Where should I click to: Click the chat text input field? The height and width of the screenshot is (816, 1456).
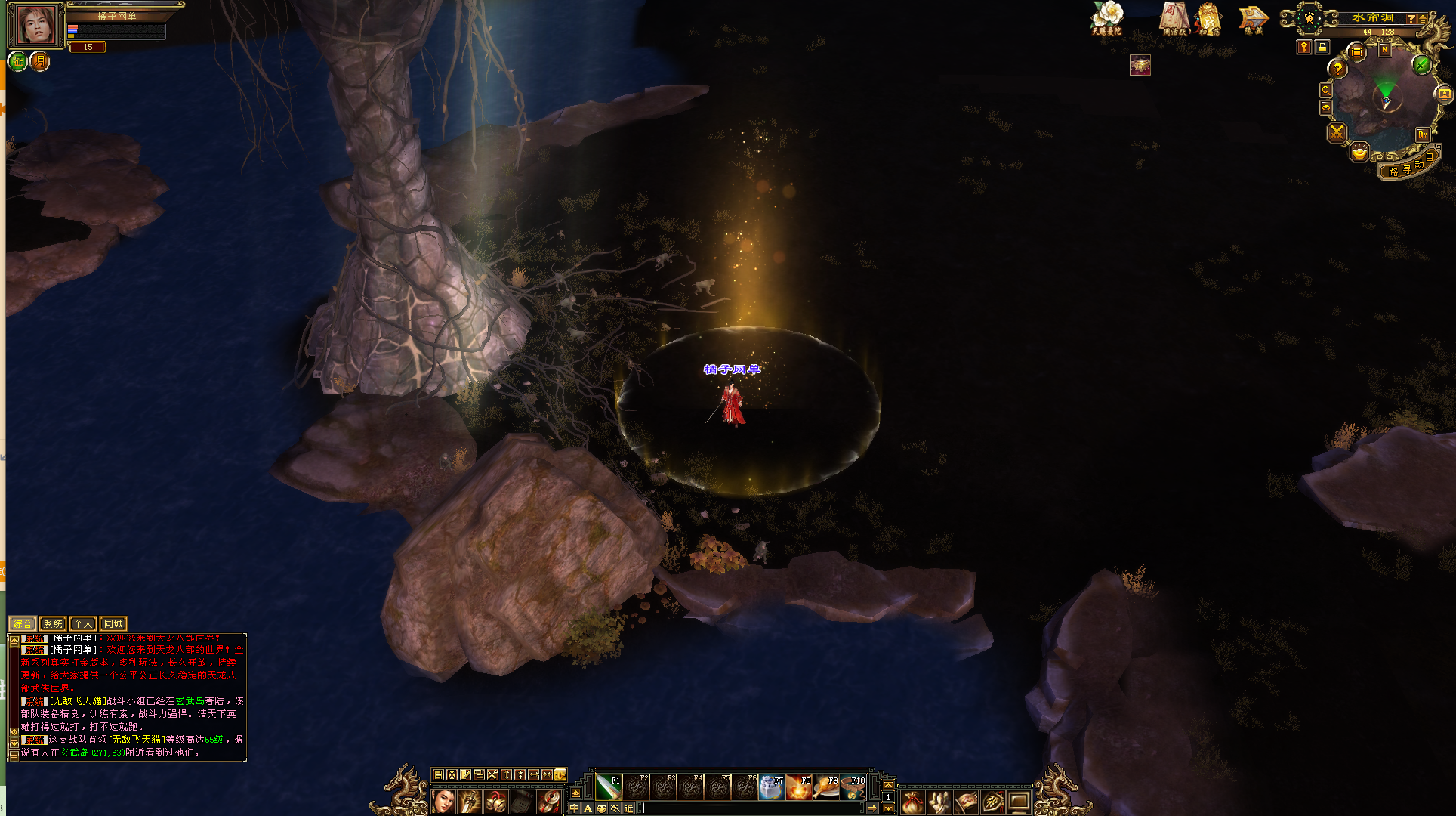751,808
